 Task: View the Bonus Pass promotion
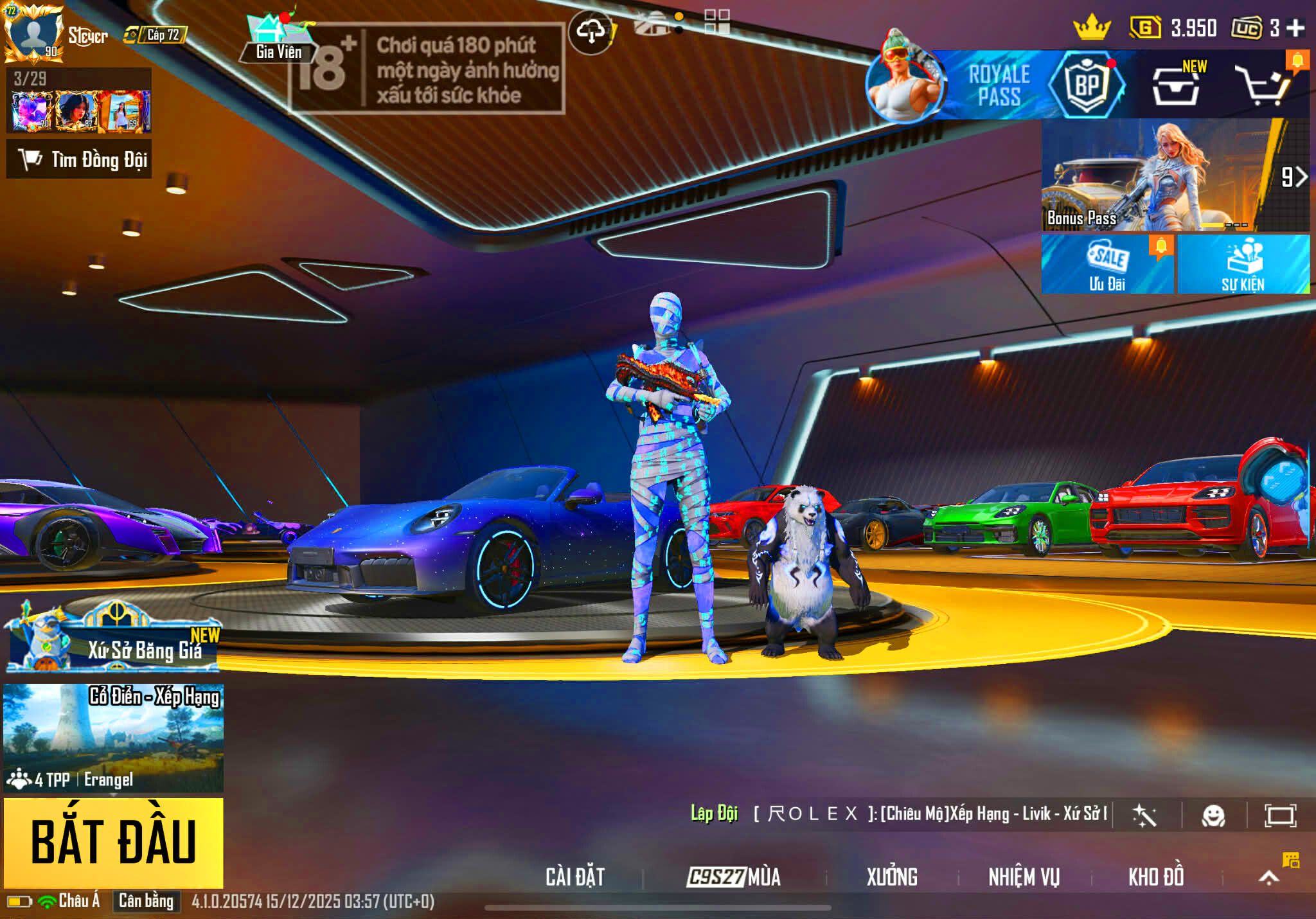1175,175
